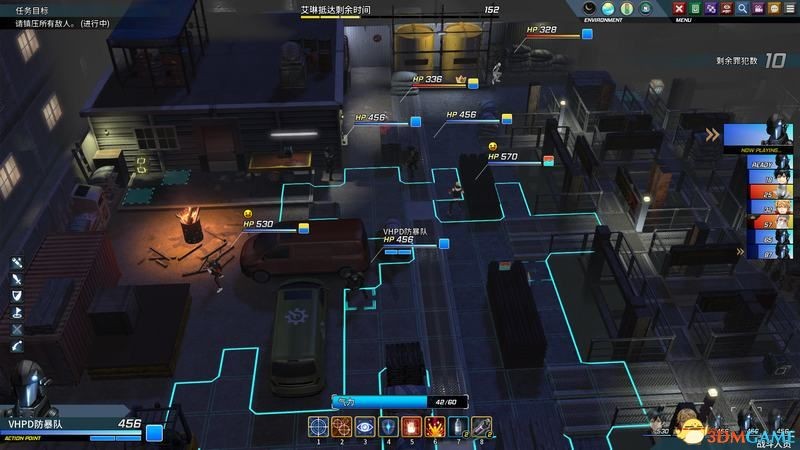Select the now-playing unit portrait
800x450 pixels.
point(762,137)
